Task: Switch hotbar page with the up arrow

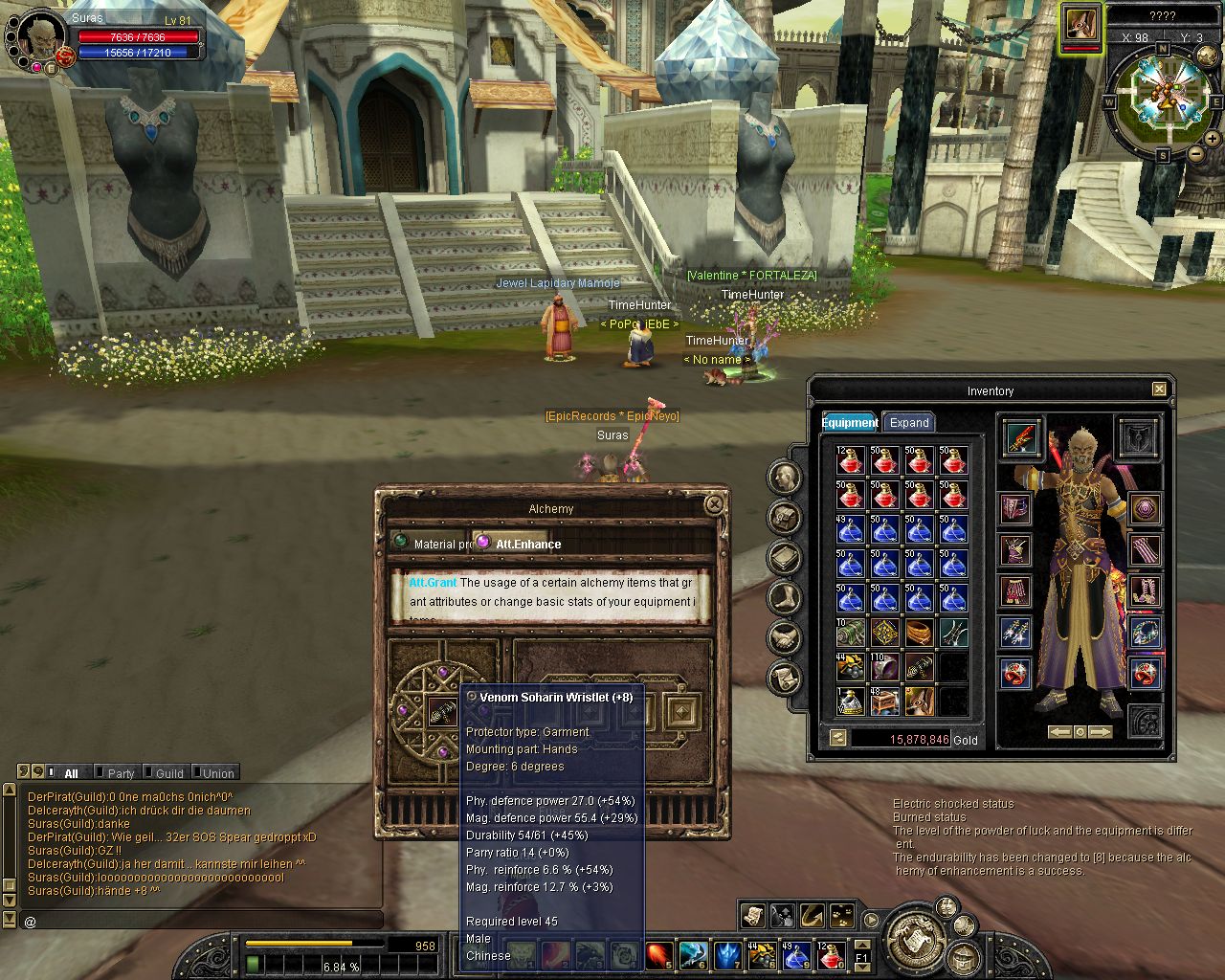Action: [x=861, y=943]
